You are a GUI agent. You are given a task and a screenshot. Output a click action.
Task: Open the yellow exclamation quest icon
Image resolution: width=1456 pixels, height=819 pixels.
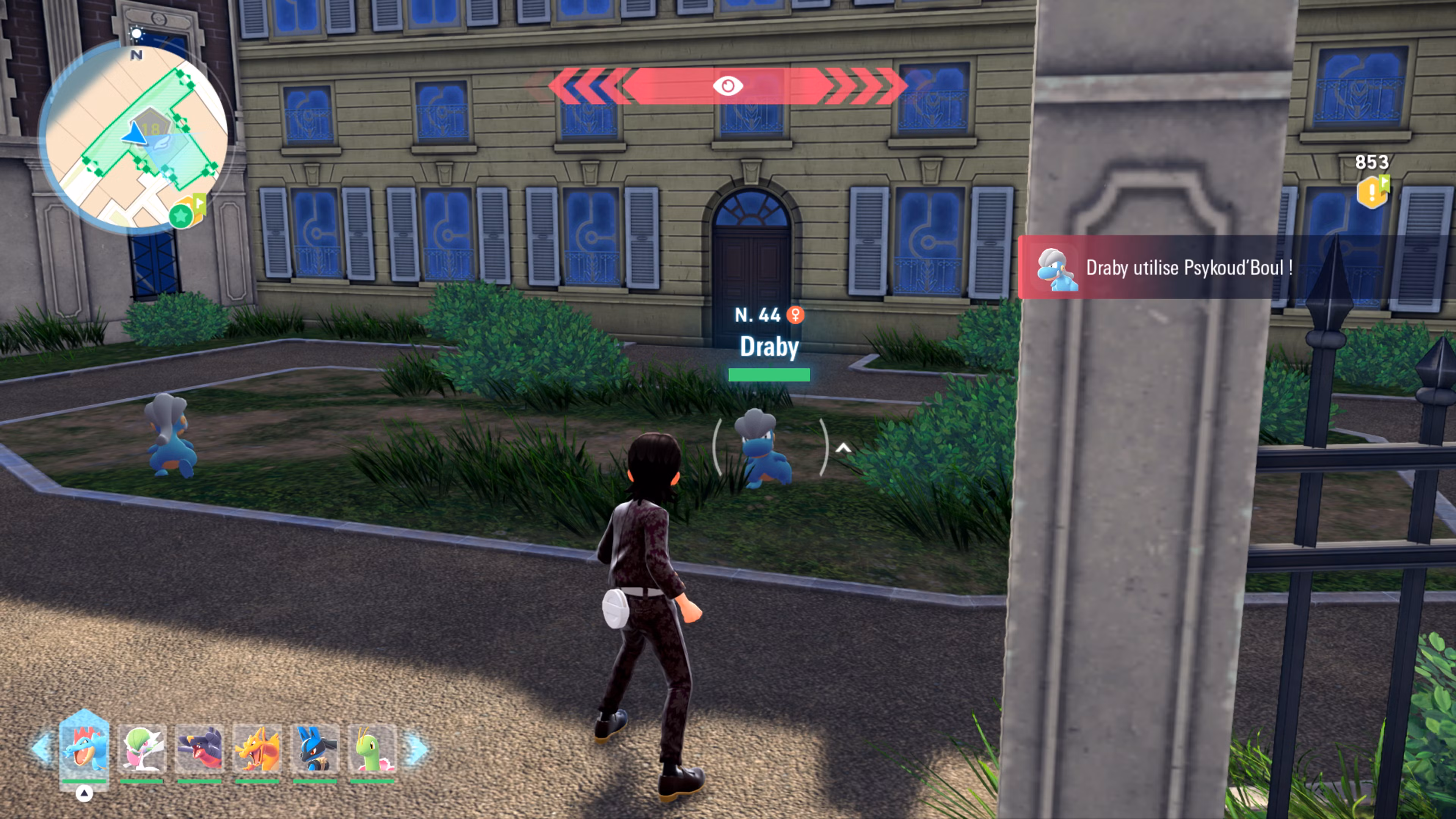point(1372,192)
